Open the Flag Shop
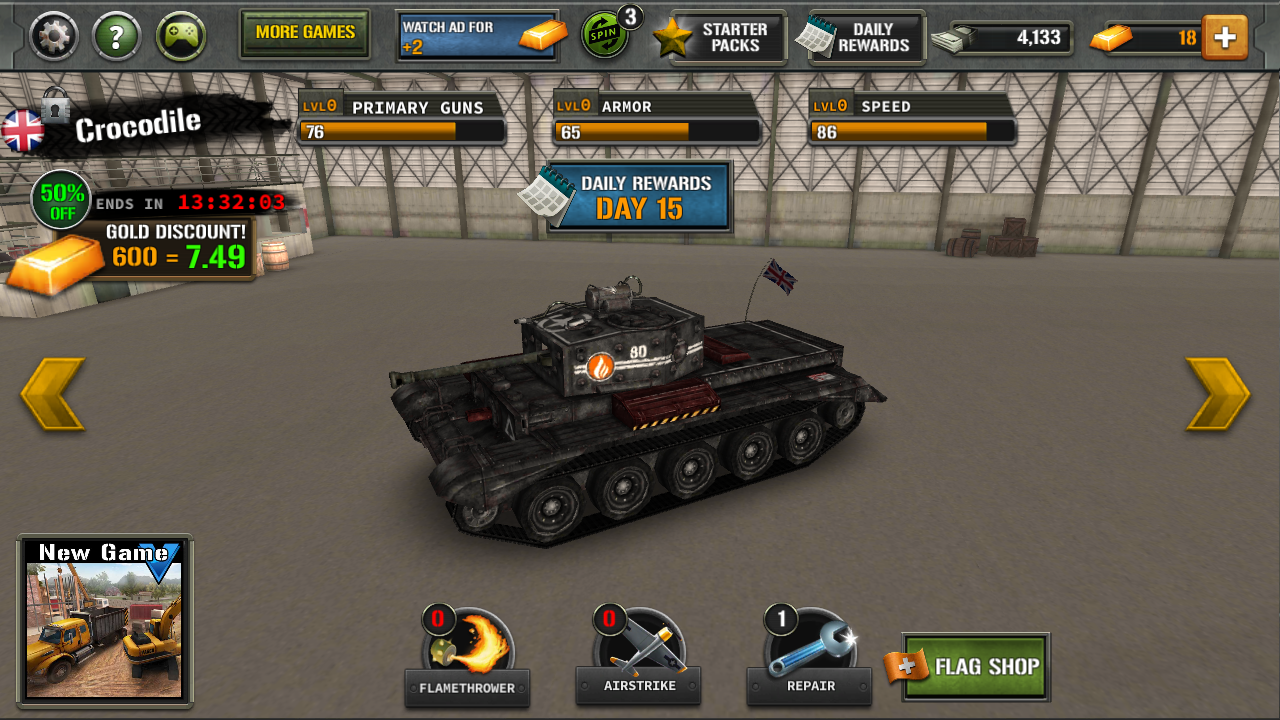Image resolution: width=1280 pixels, height=720 pixels. click(x=973, y=666)
